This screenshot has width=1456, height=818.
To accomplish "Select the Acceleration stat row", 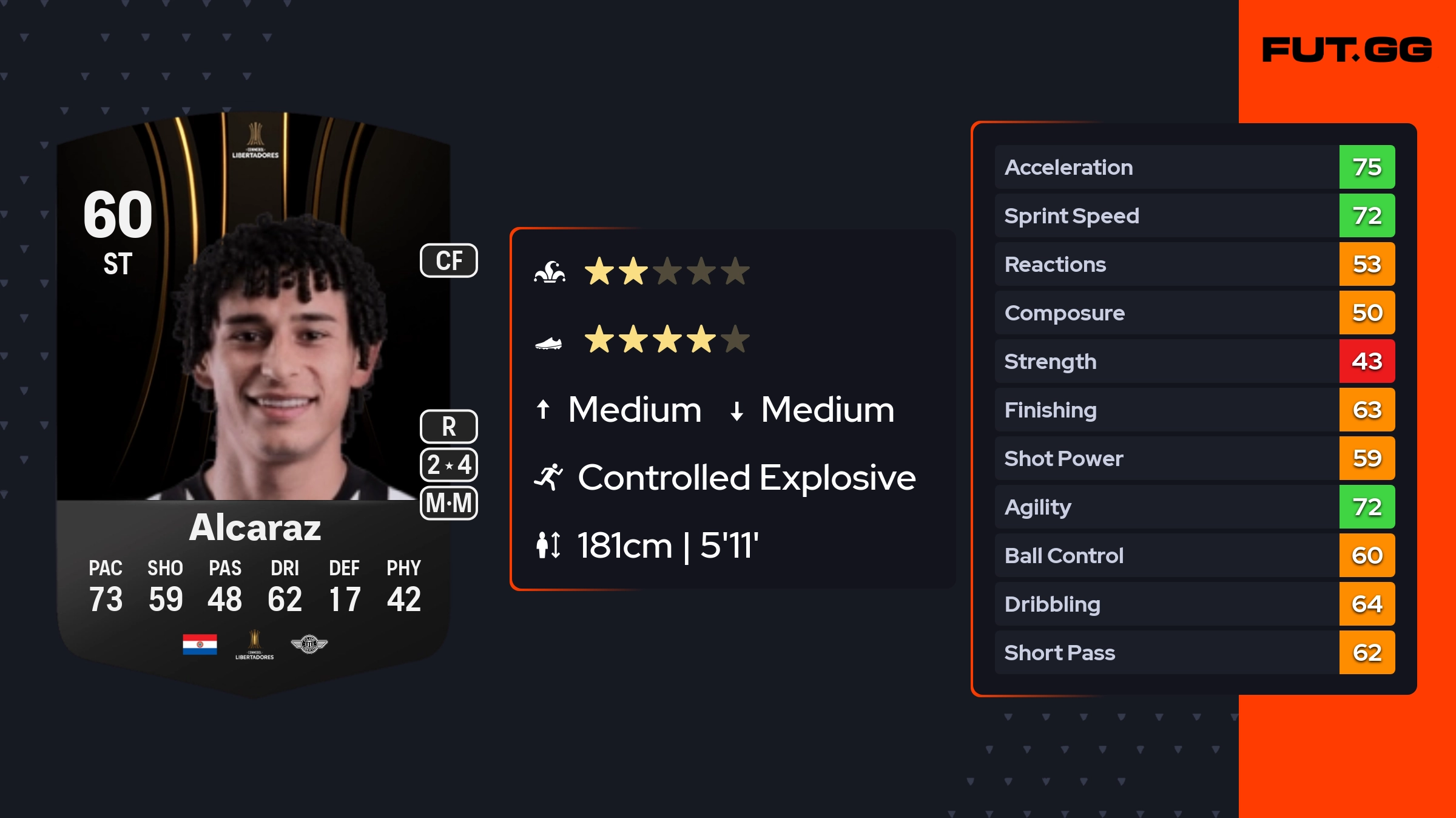I will [1194, 167].
